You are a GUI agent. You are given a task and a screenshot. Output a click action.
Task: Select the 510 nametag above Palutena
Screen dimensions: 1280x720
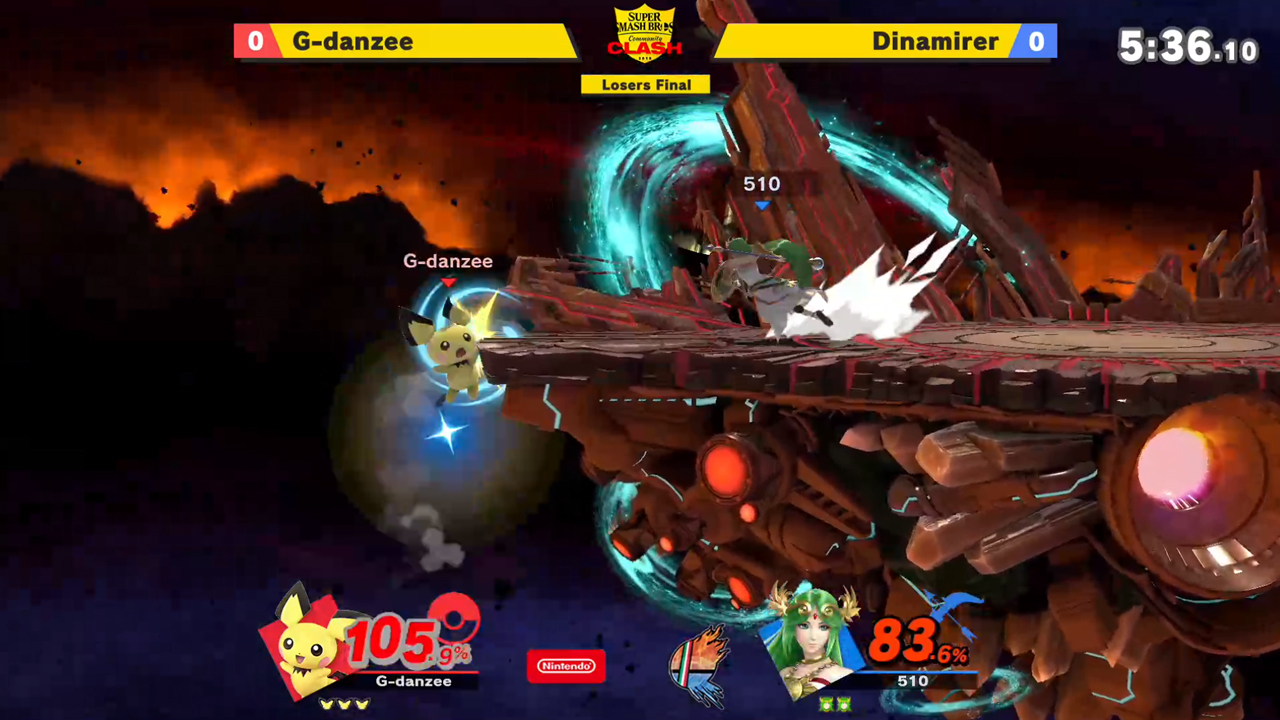[761, 184]
